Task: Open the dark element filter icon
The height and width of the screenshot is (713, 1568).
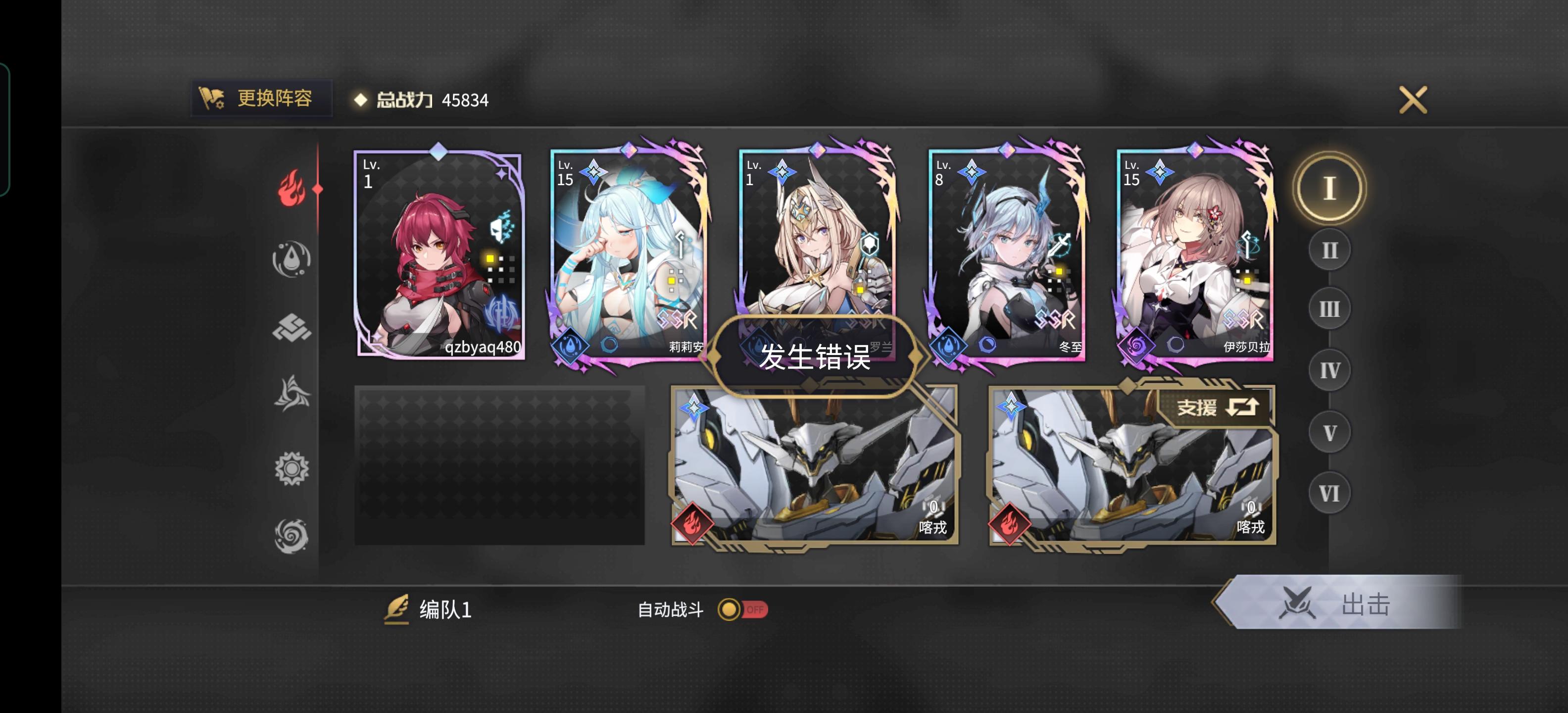Action: point(291,530)
